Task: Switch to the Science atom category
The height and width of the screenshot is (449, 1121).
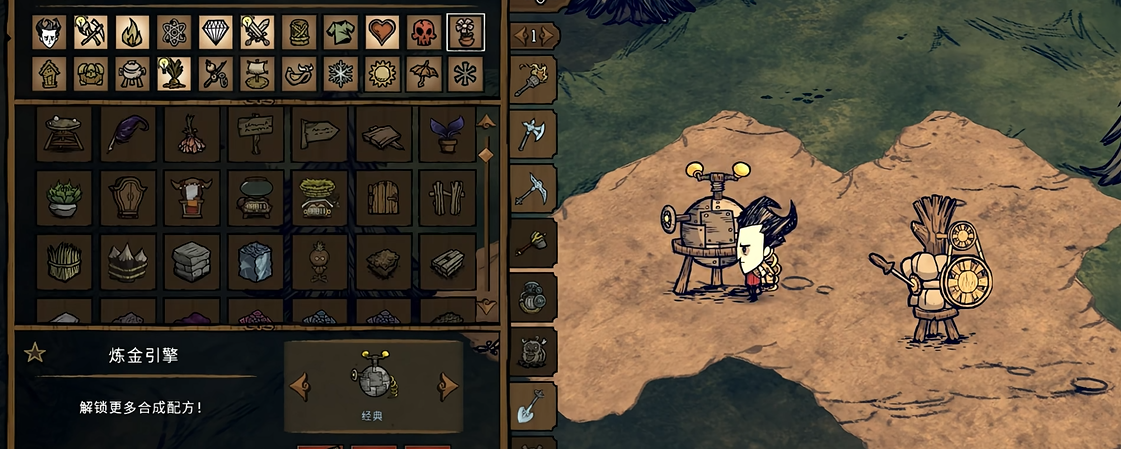Action: (x=174, y=32)
